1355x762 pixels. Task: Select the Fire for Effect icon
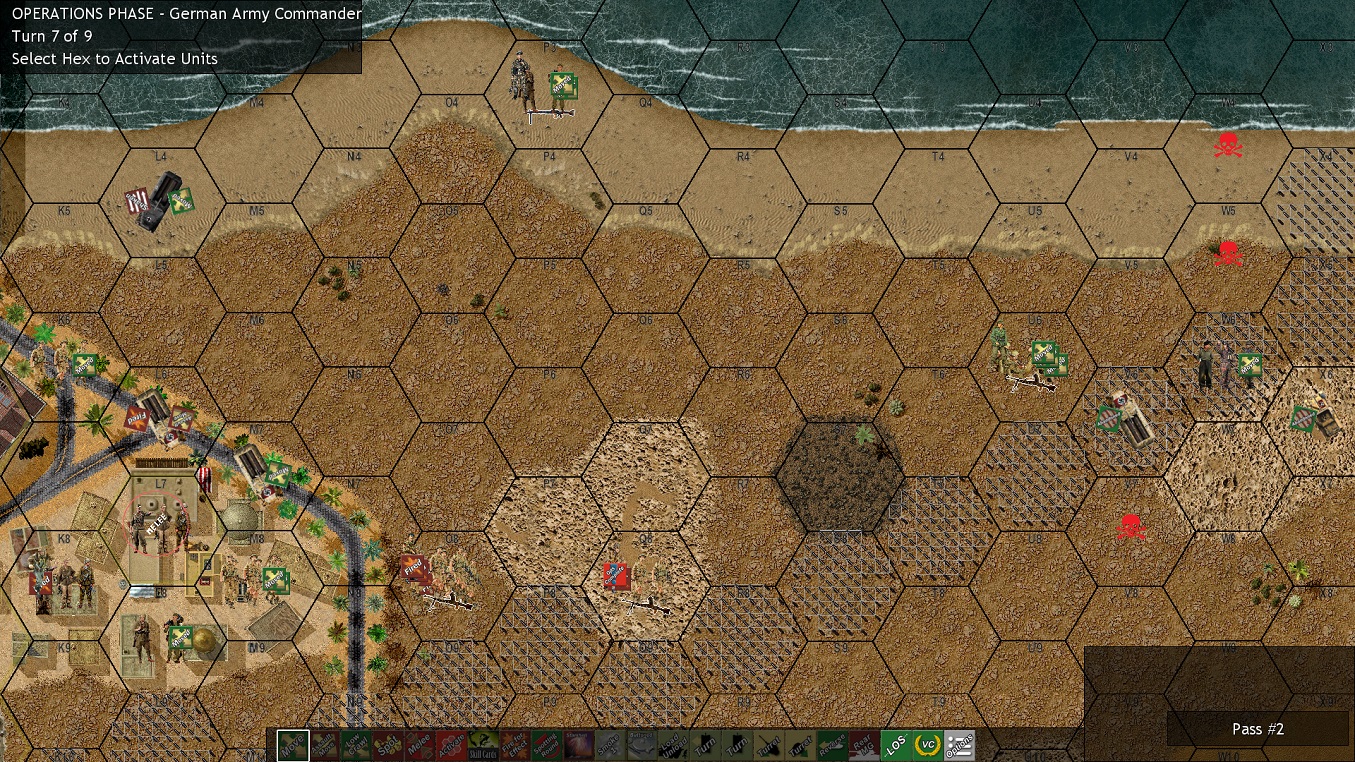point(516,745)
